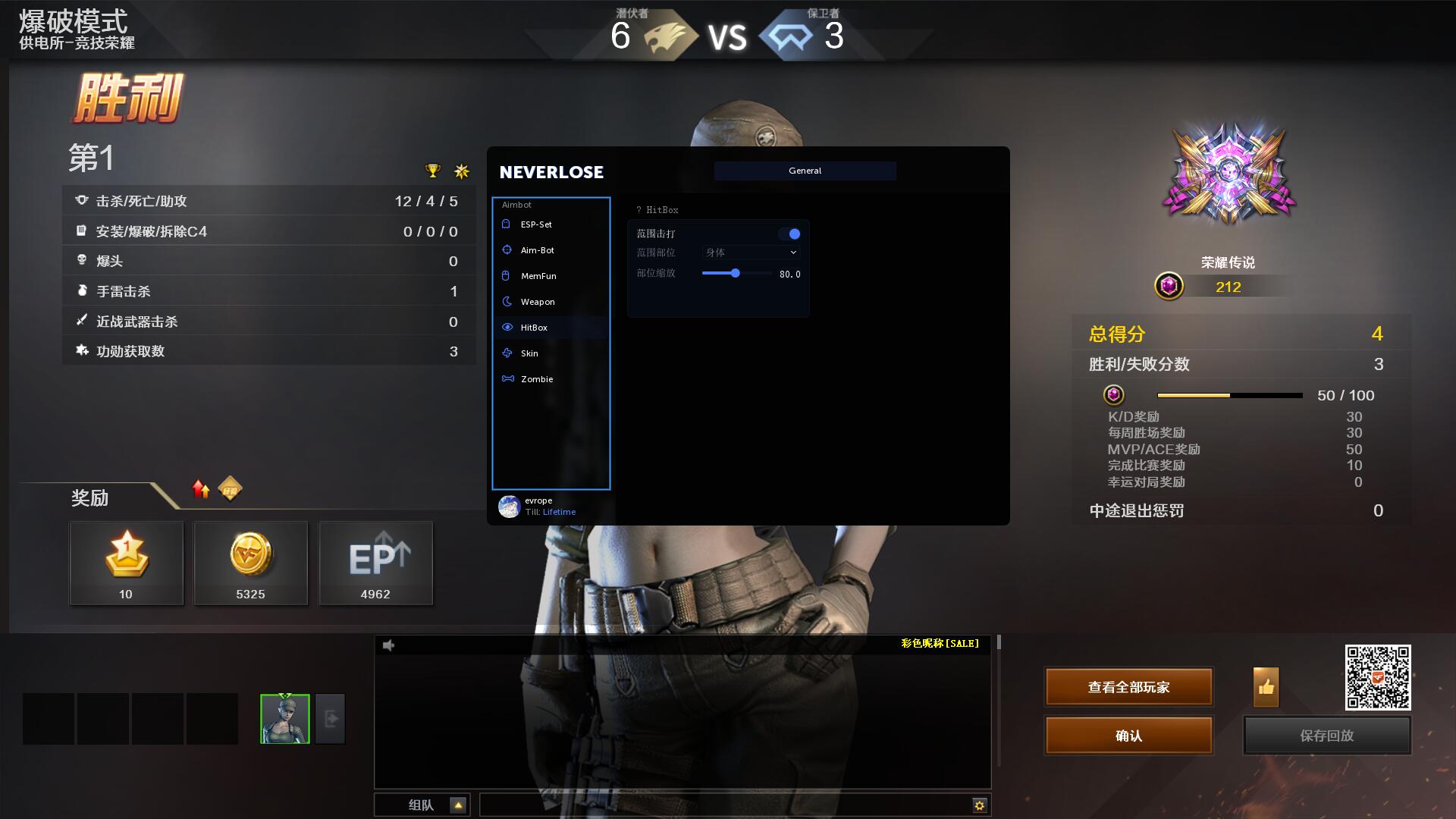Open the 彩色昵称 [SALE] link
The width and height of the screenshot is (1456, 819).
(940, 644)
